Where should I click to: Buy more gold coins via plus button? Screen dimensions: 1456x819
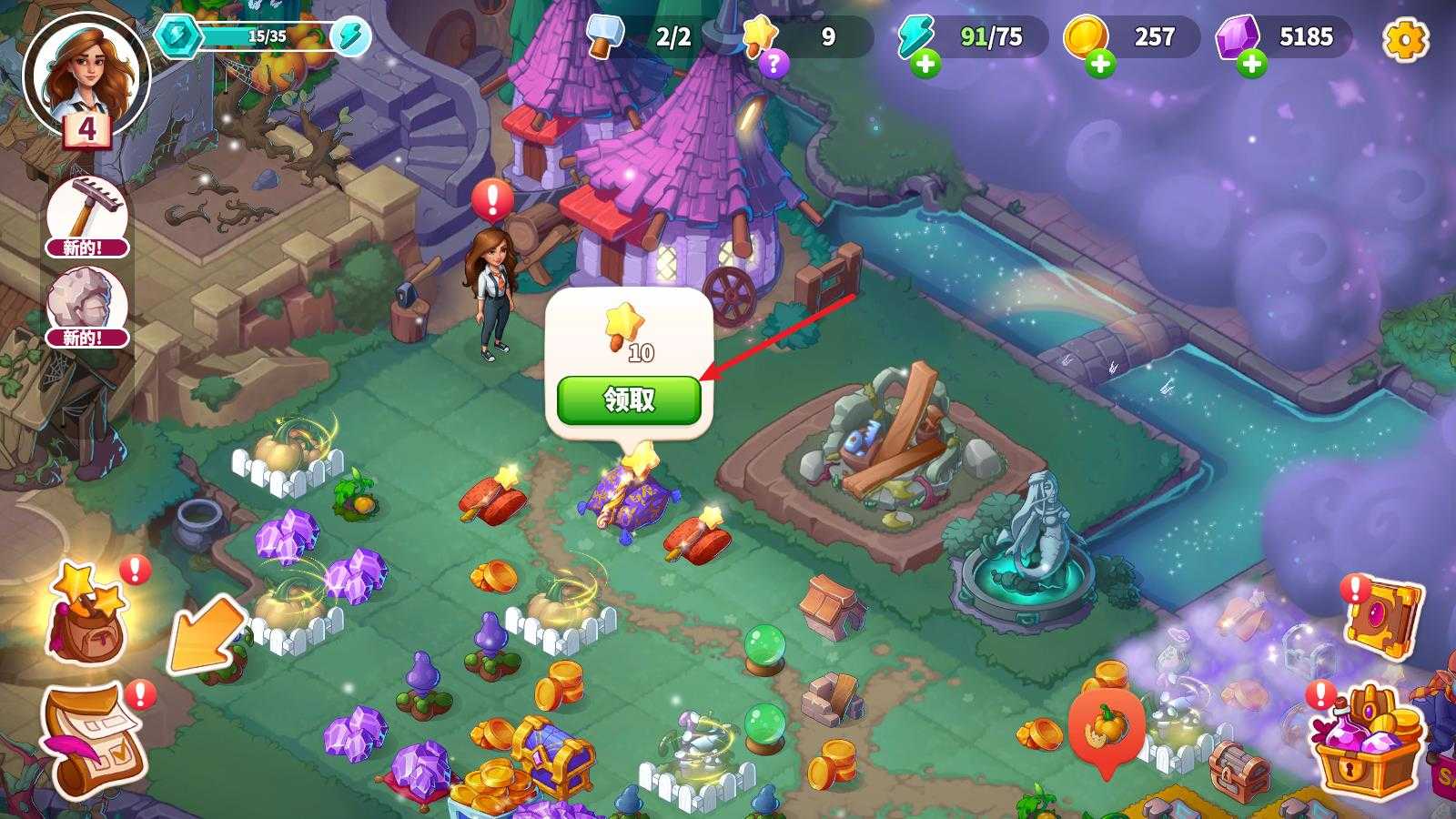[1100, 65]
